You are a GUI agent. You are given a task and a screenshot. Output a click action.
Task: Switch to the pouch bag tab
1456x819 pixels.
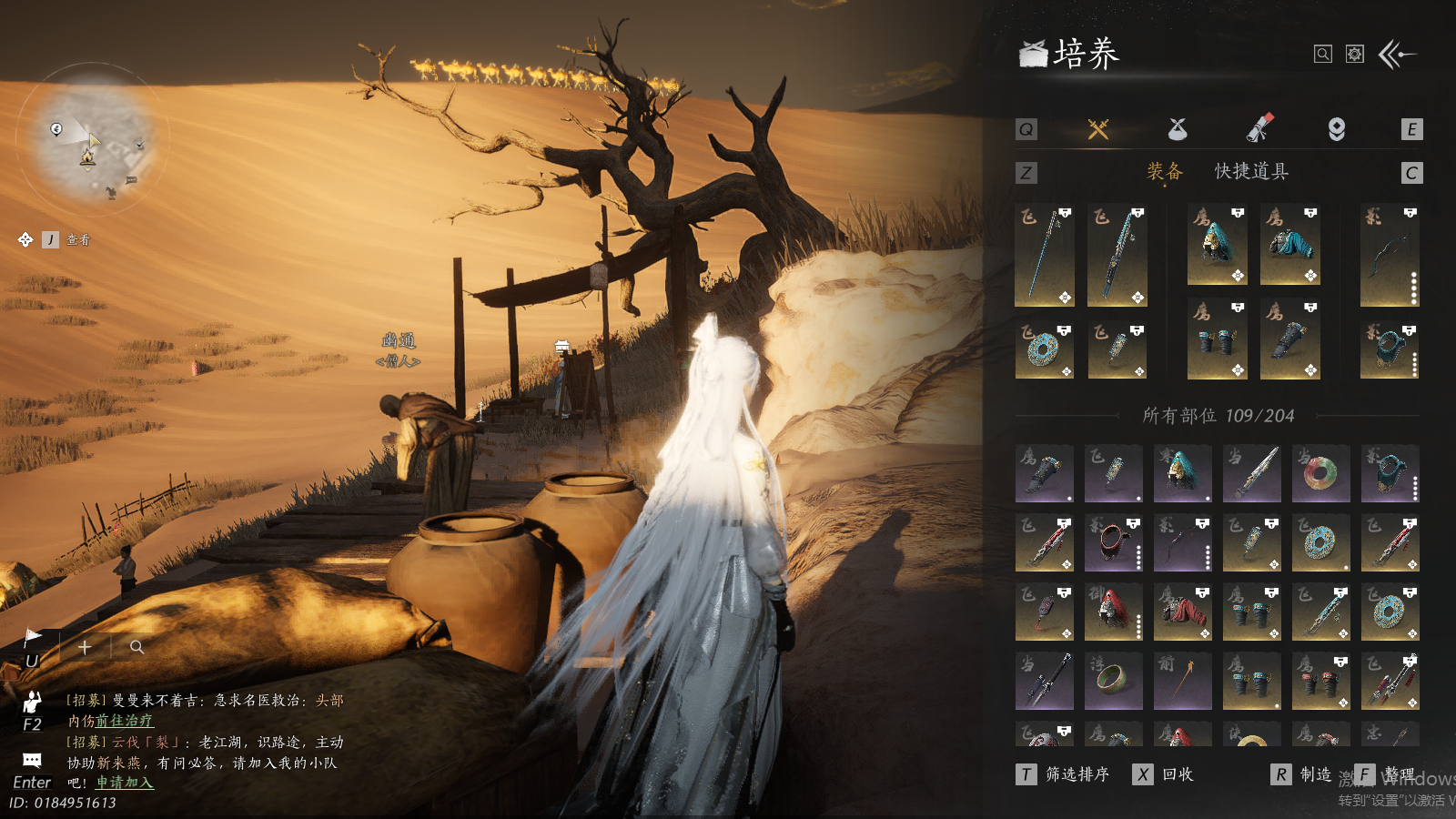click(1178, 129)
